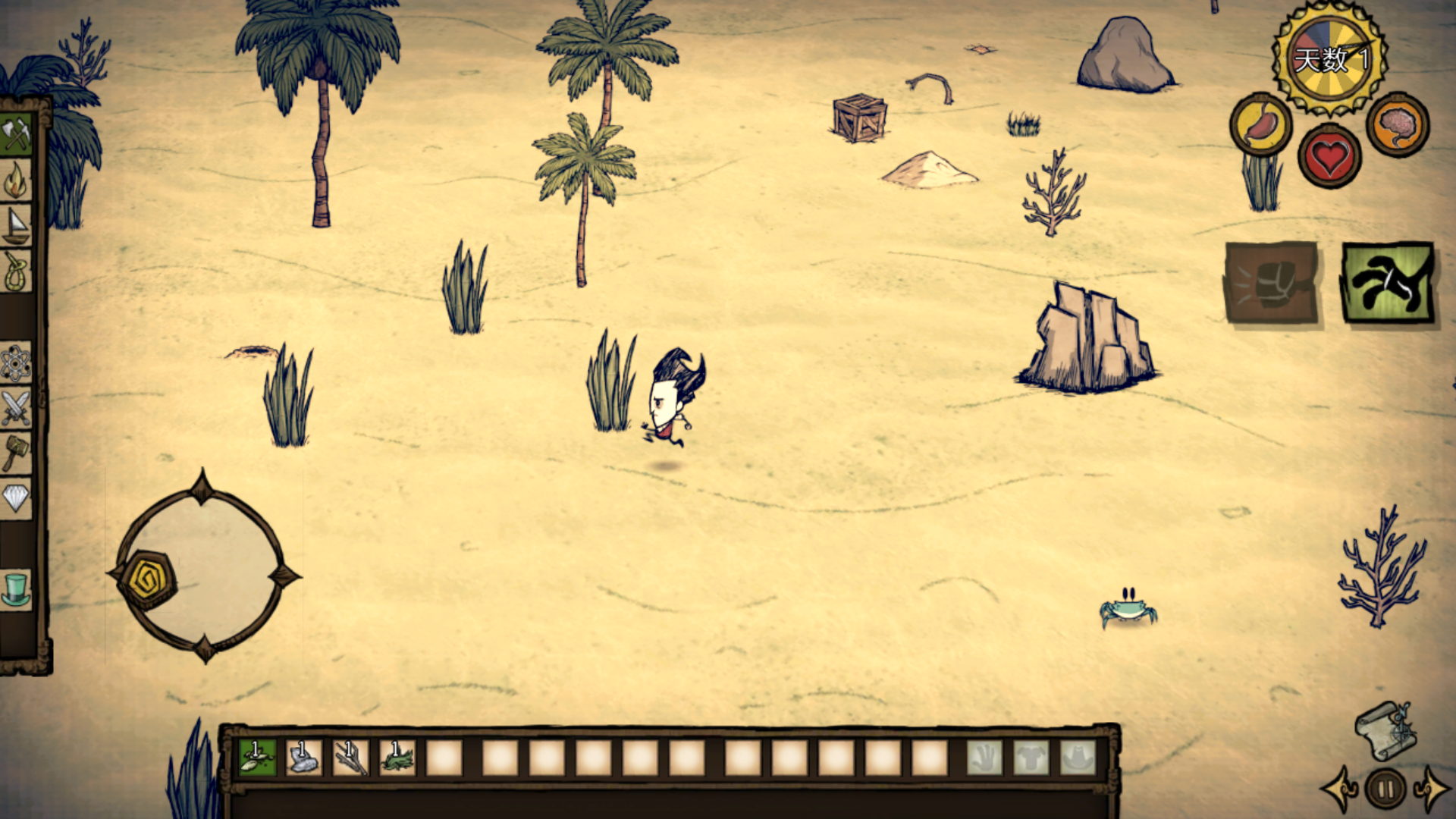This screenshot has width=1456, height=819.
Task: Choose the Refine diamond tab
Action: [15, 498]
